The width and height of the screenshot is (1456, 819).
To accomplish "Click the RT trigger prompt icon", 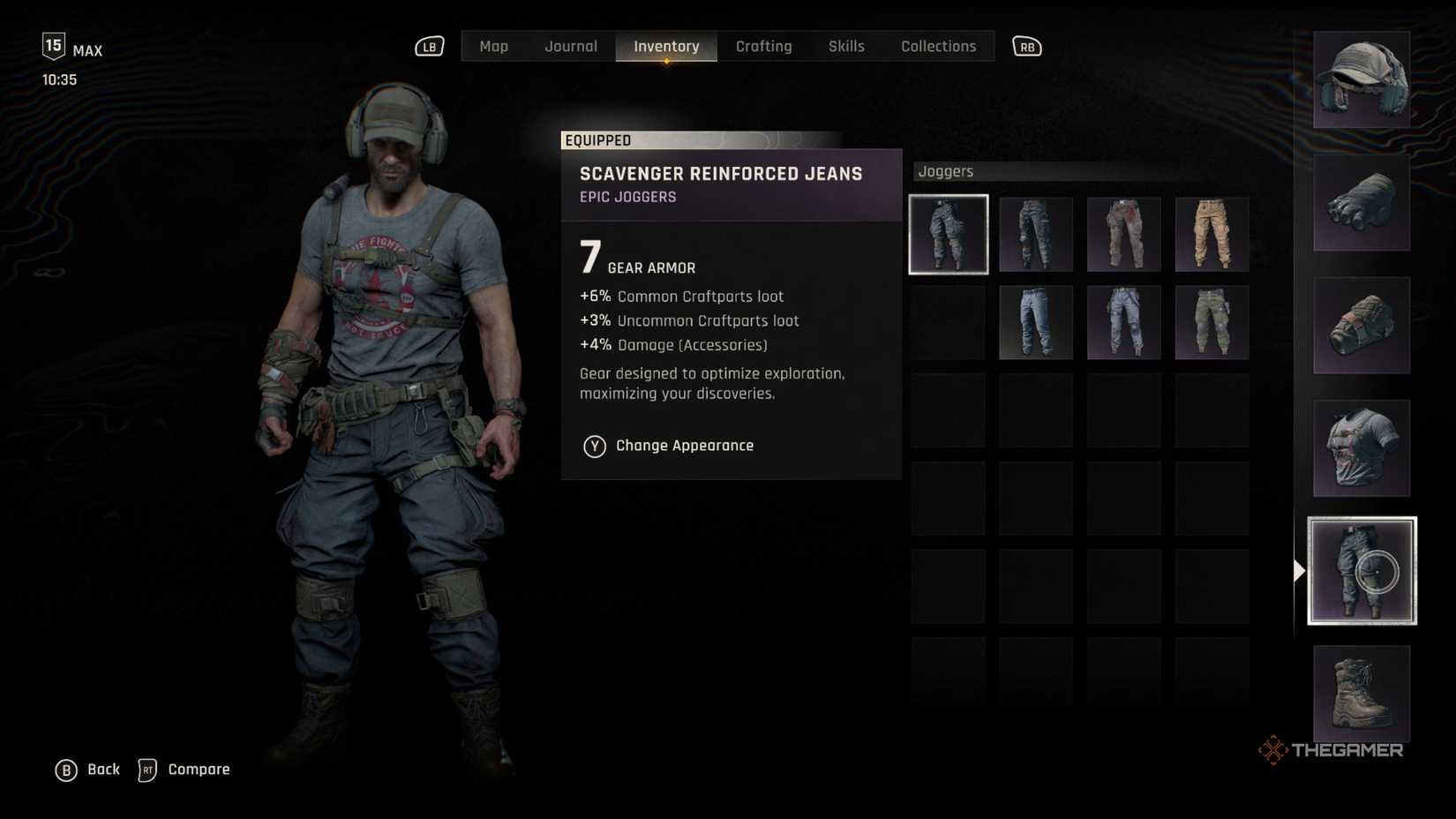I will pyautogui.click(x=147, y=770).
